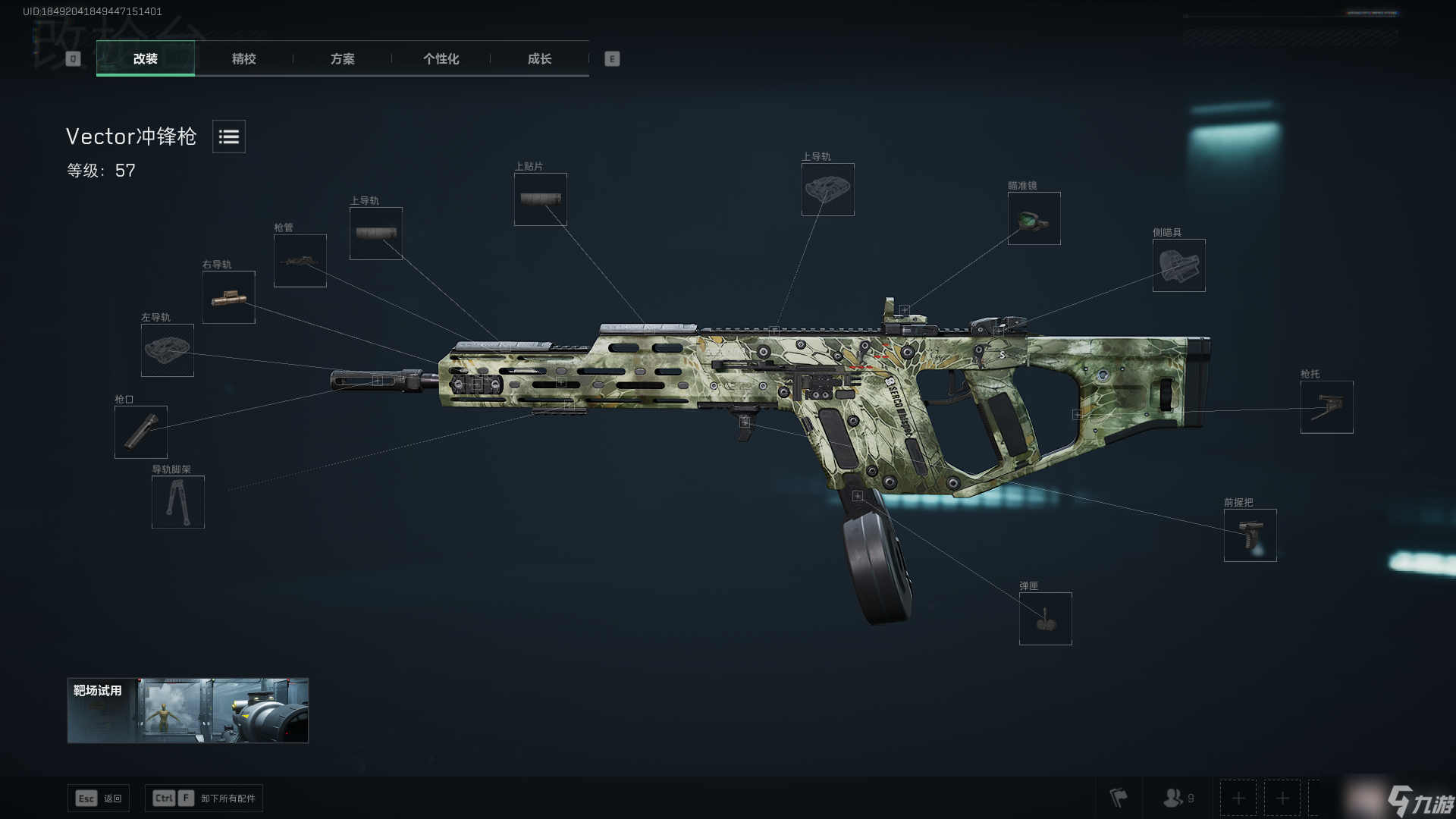The height and width of the screenshot is (819, 1456).
Task: Open the 弹匣 magazine slot
Action: (x=1045, y=619)
